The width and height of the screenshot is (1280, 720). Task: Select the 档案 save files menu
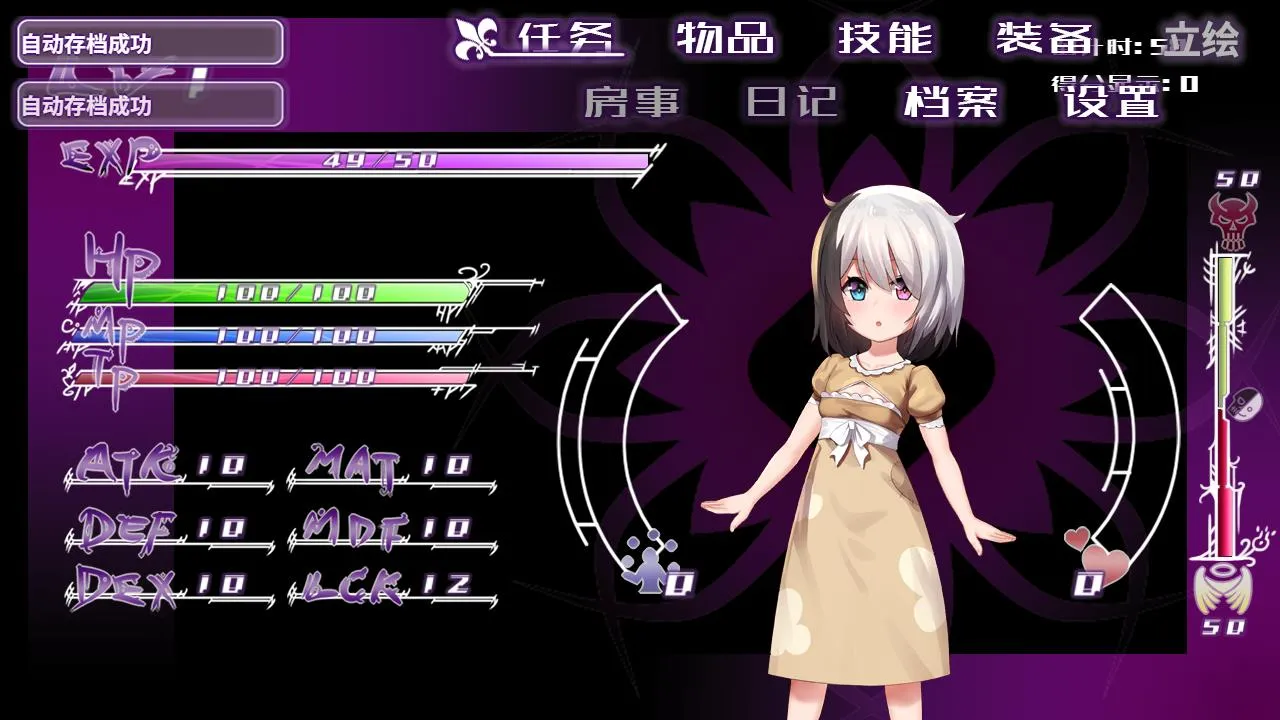coord(950,101)
